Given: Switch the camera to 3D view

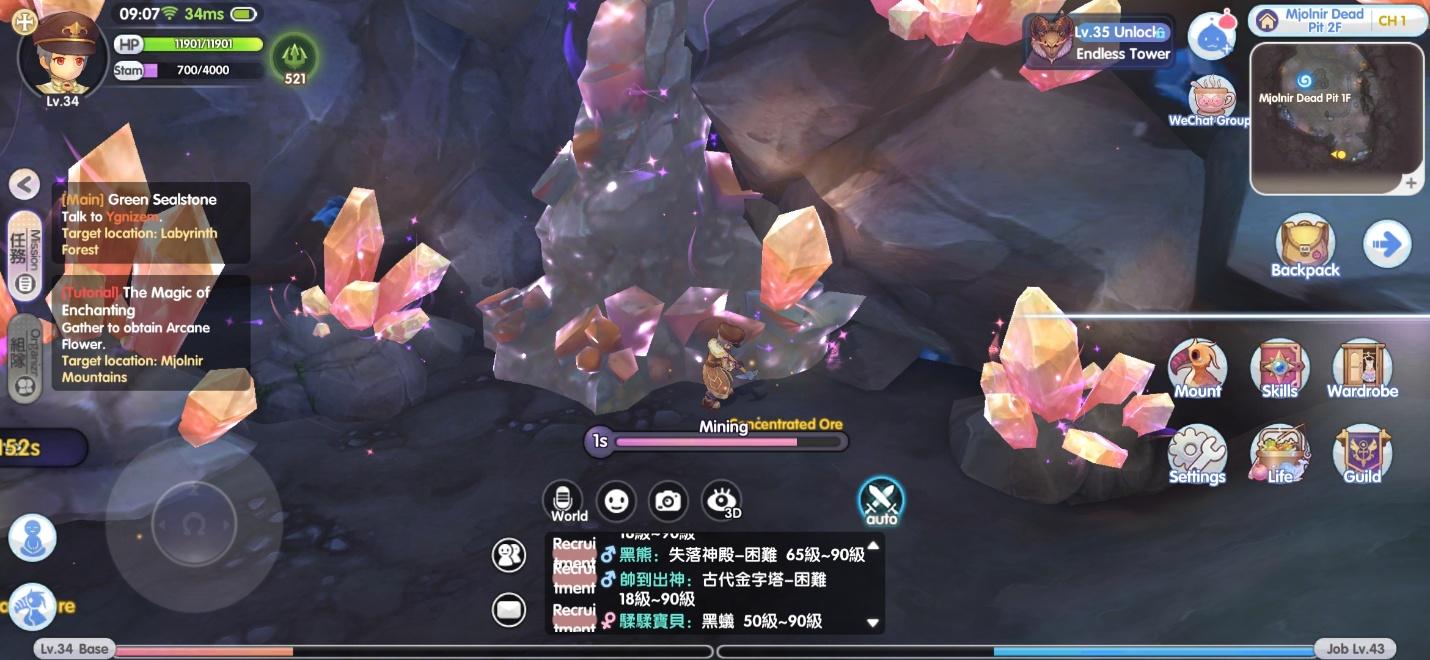Looking at the screenshot, I should click(722, 501).
